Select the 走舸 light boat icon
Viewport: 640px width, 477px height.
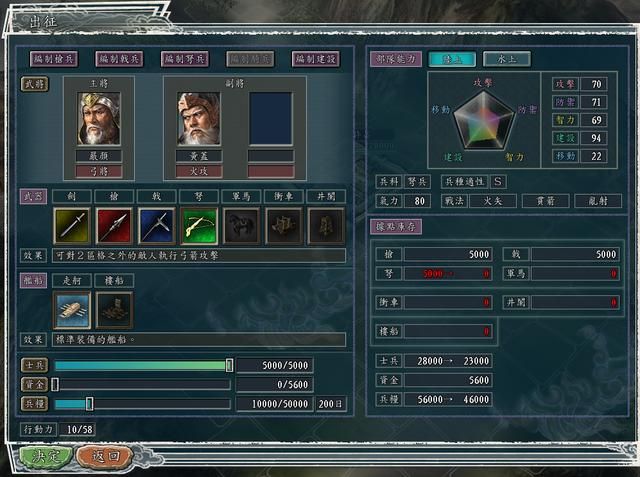[73, 310]
